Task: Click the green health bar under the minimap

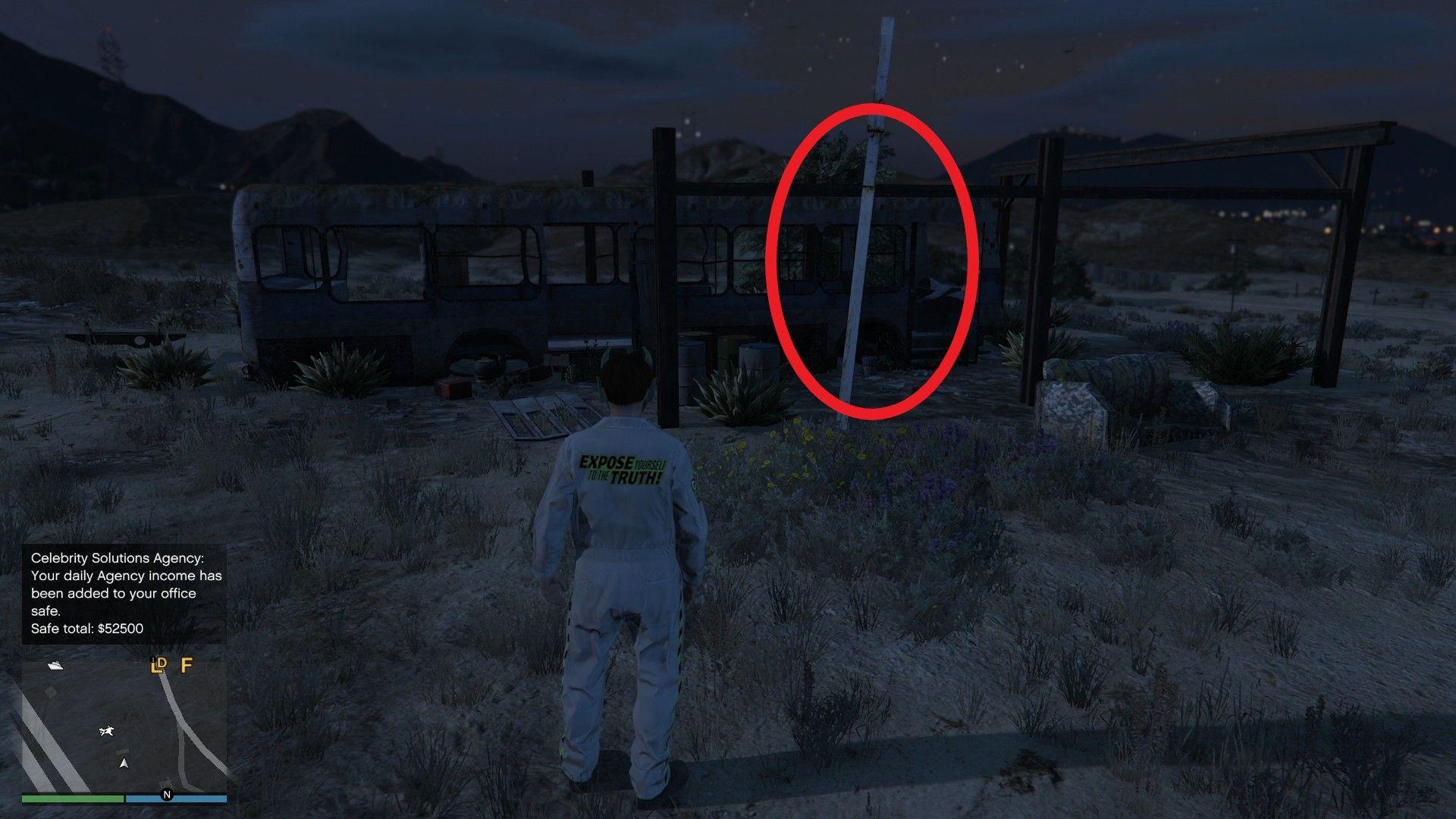Action: click(x=72, y=797)
